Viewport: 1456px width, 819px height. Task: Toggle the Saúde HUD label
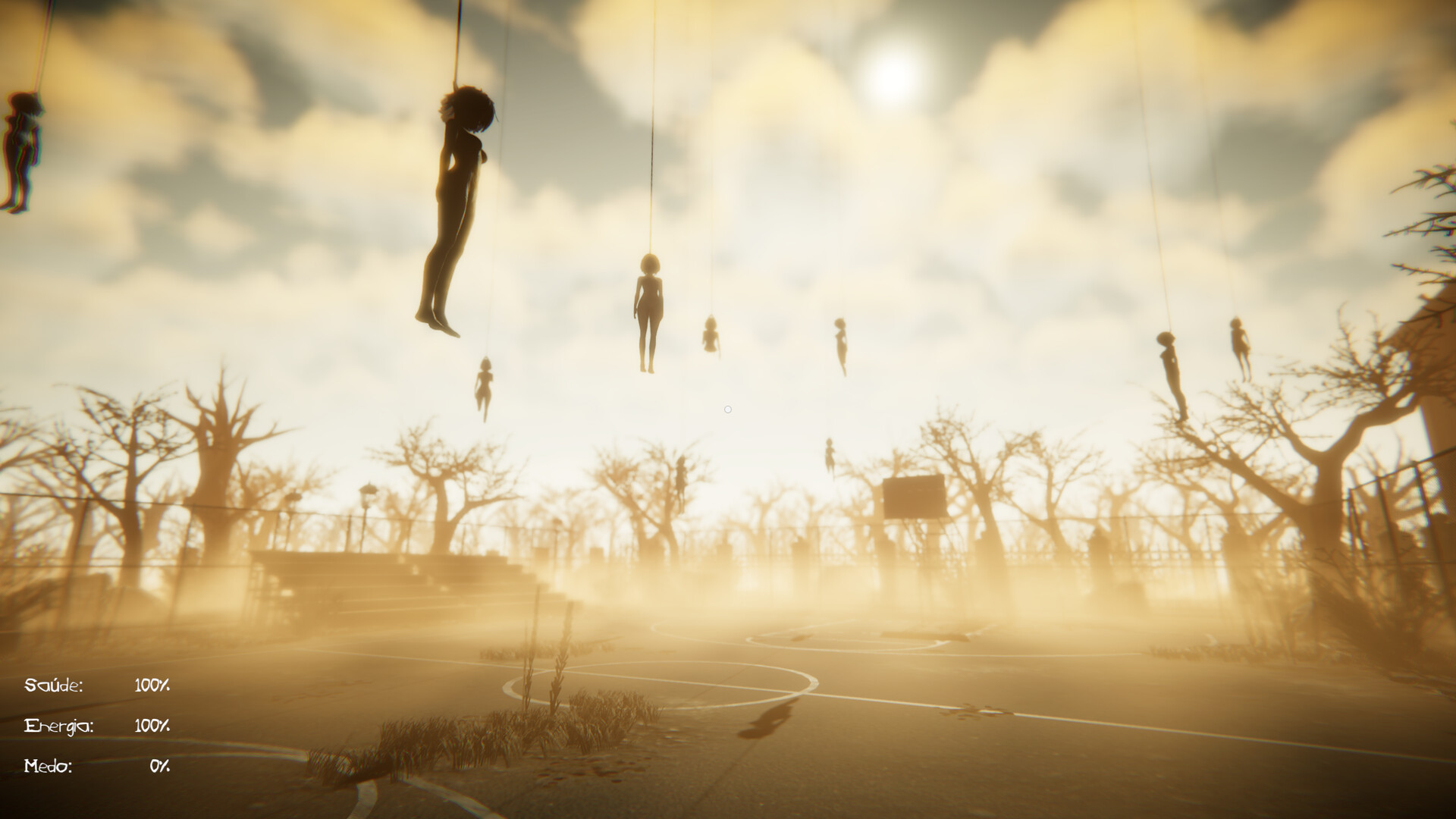pyautogui.click(x=53, y=685)
